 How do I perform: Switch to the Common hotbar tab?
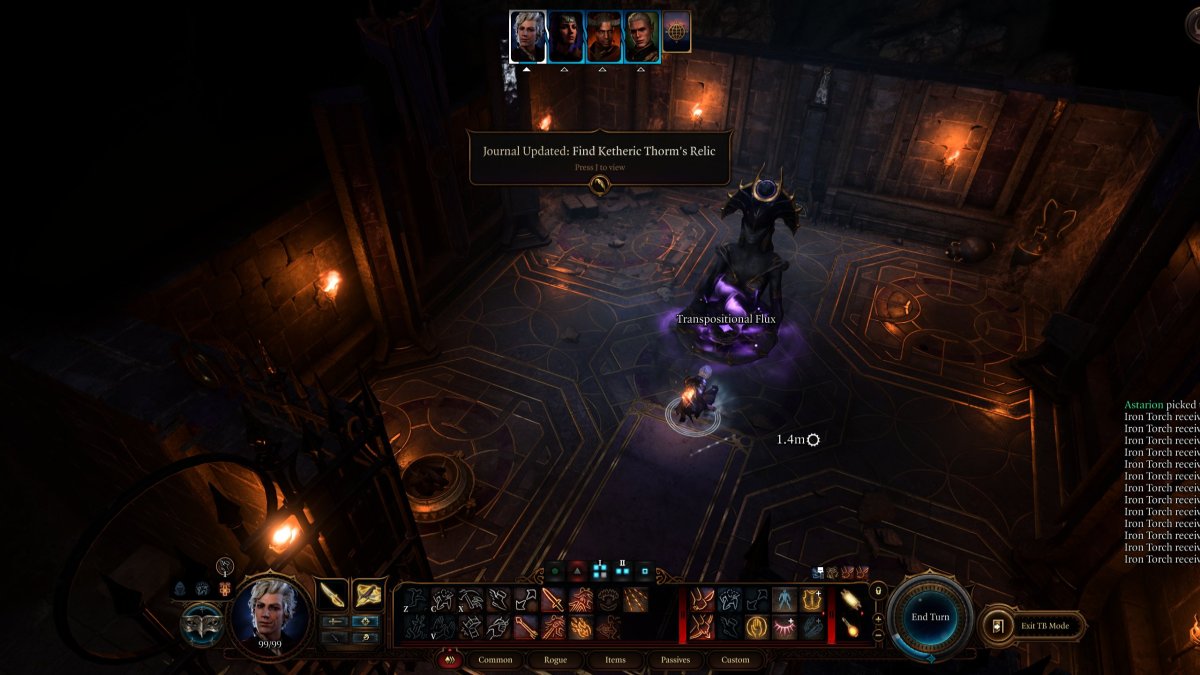tap(495, 660)
